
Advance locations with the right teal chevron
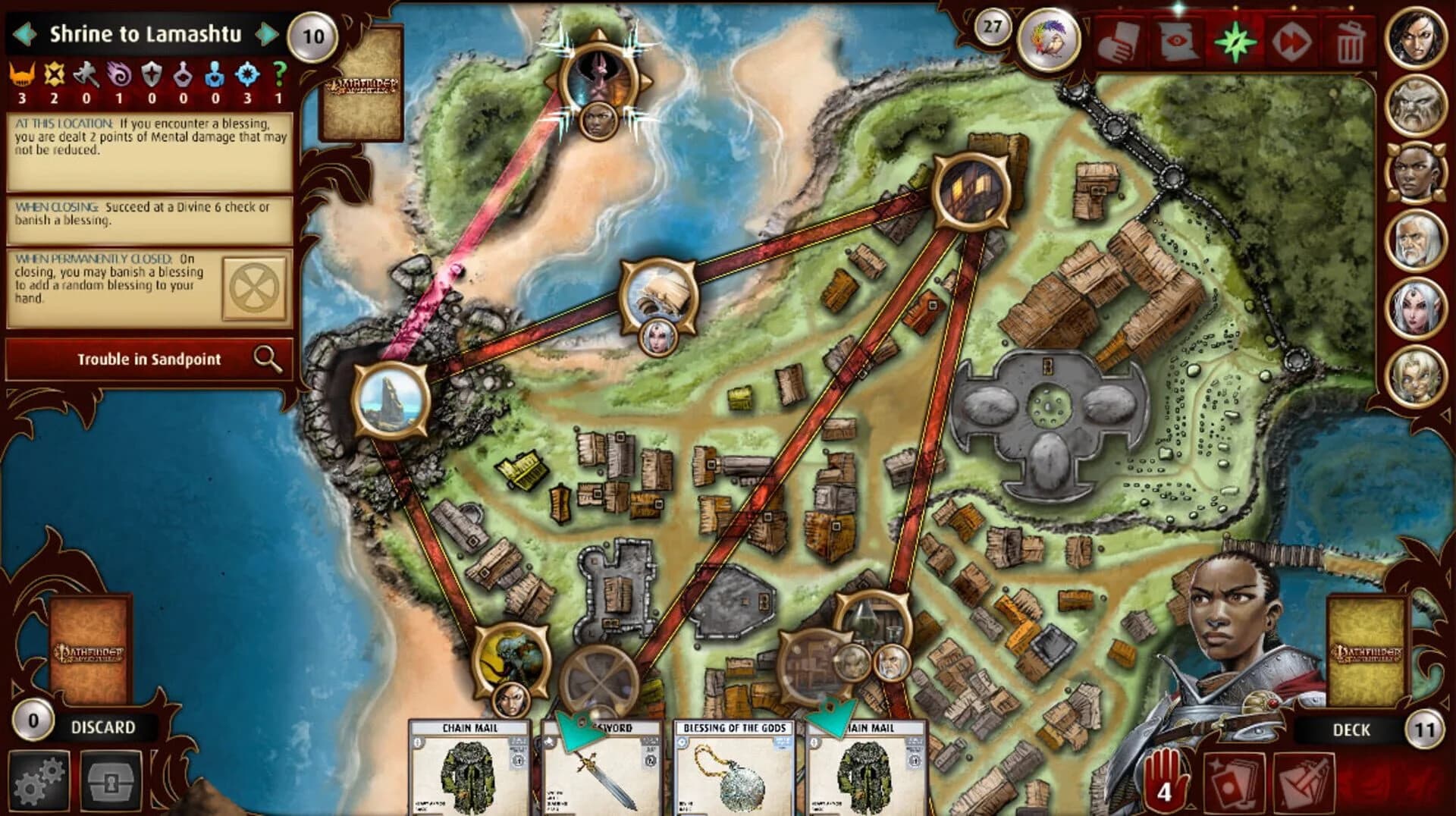click(x=265, y=33)
